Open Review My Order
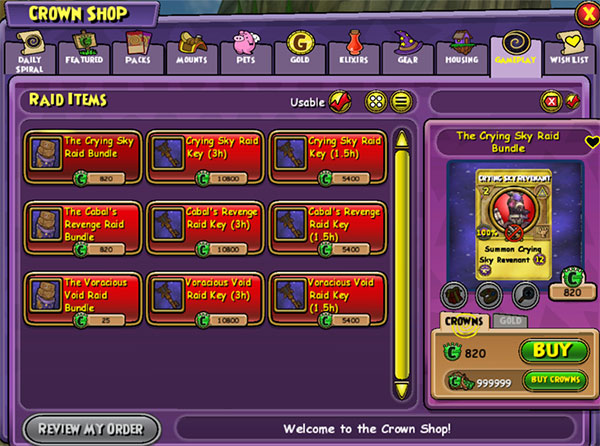This screenshot has width=600, height=446. (91, 430)
